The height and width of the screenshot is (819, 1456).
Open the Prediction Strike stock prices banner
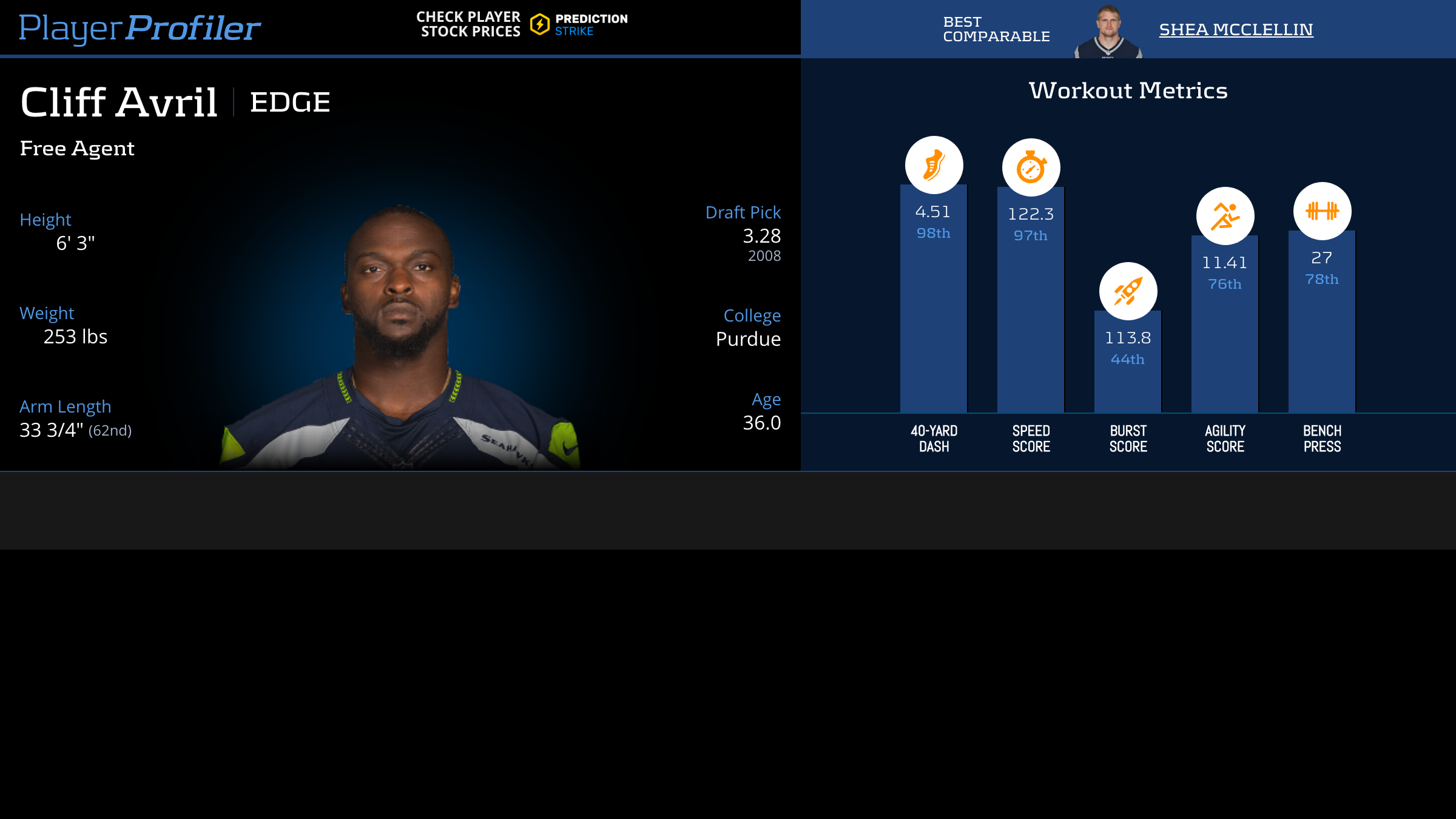(522, 25)
